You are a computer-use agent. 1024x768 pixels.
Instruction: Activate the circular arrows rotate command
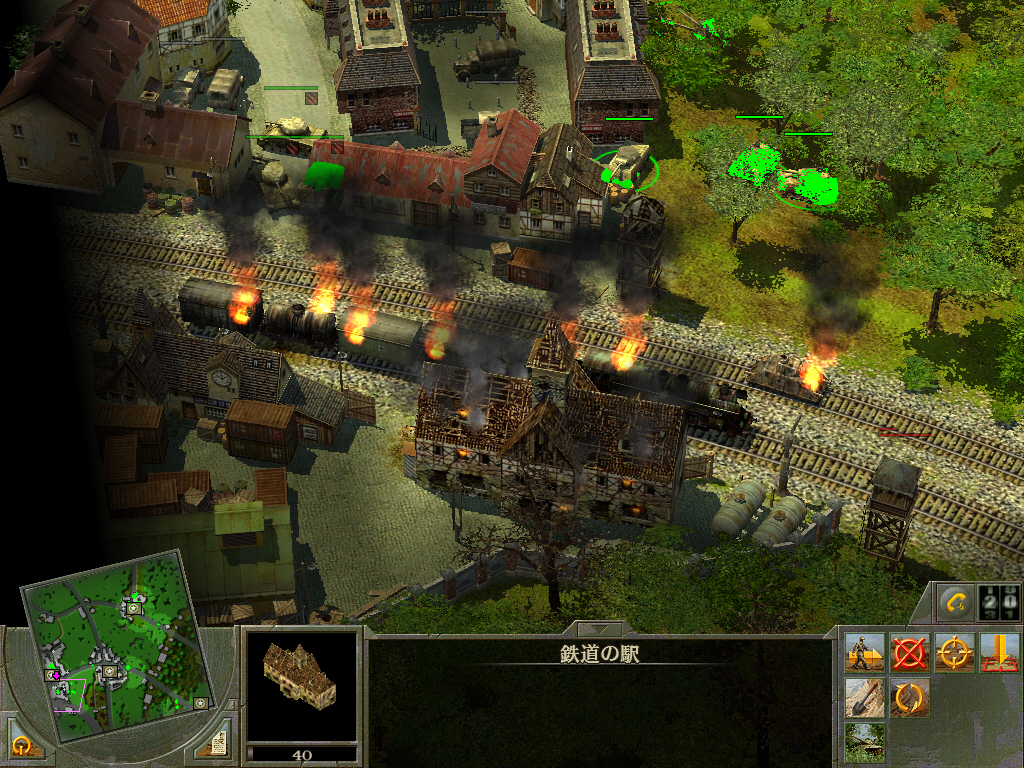pyautogui.click(x=909, y=697)
